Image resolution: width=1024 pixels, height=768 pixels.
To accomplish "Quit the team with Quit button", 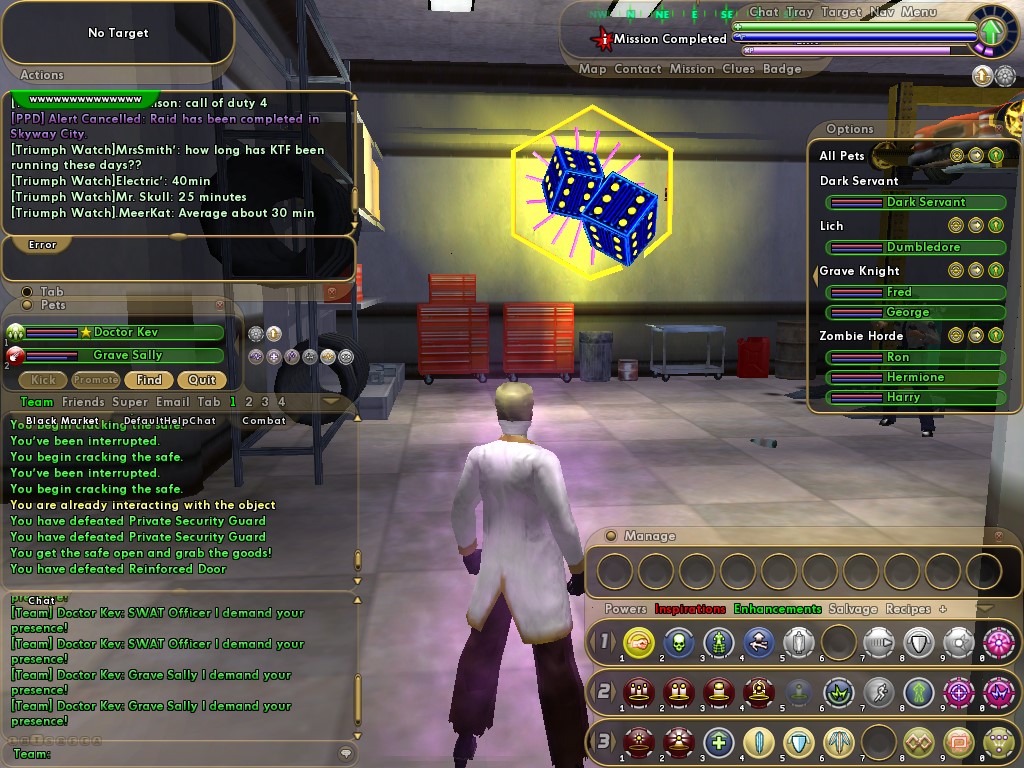I will [x=202, y=380].
